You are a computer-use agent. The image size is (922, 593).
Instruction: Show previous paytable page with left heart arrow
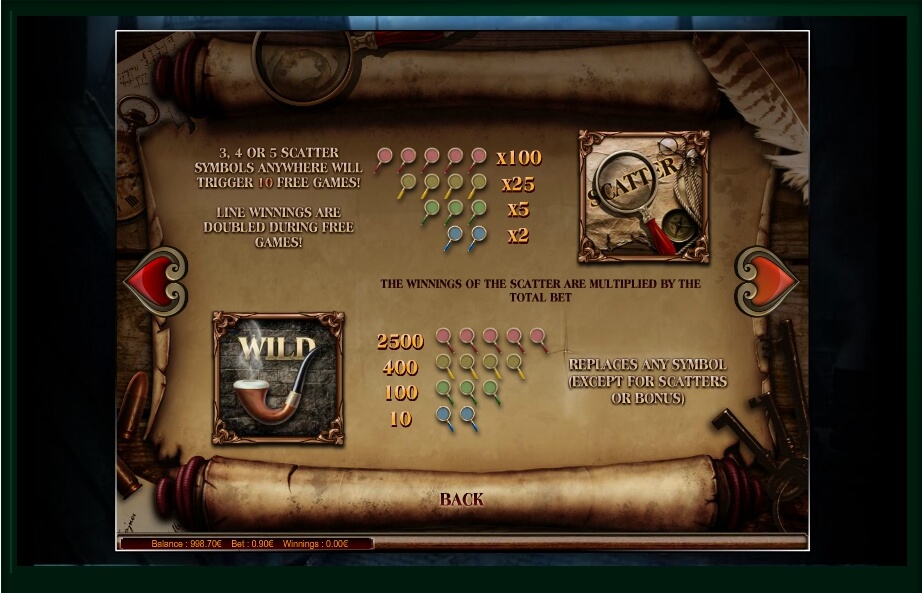click(156, 281)
